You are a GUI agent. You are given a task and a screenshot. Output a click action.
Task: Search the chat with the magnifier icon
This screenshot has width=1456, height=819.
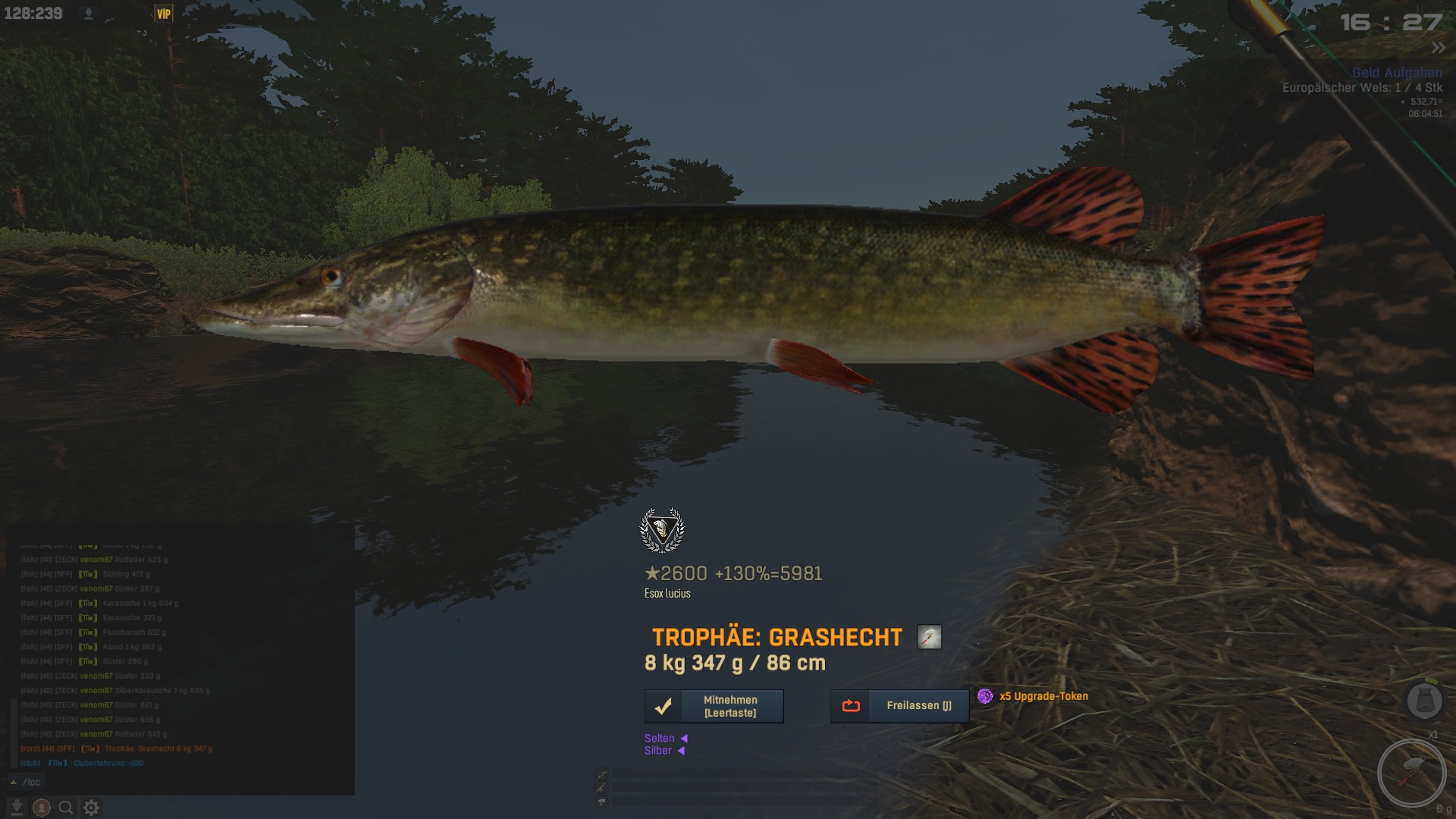66,808
